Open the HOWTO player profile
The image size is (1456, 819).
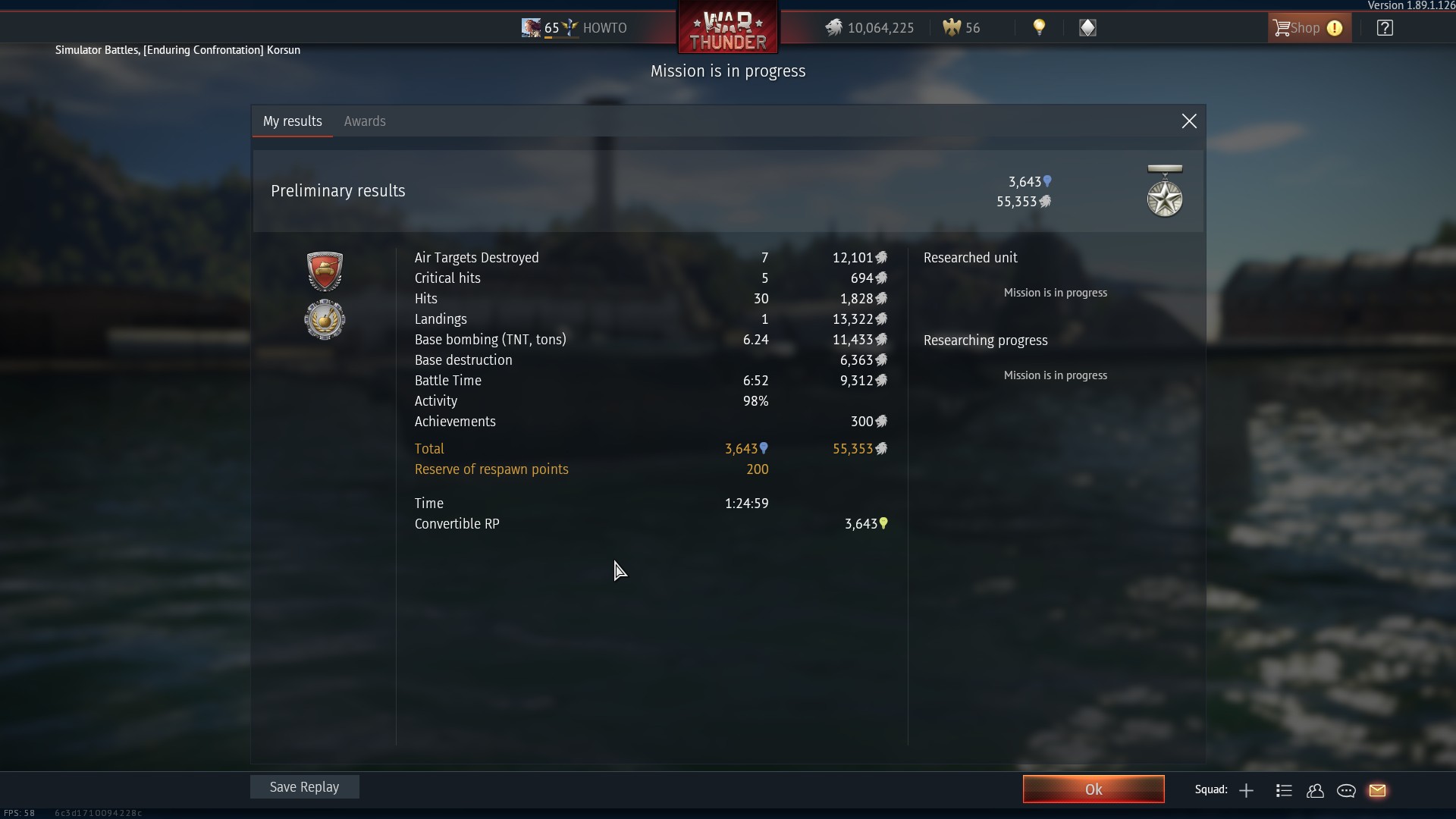coord(604,28)
